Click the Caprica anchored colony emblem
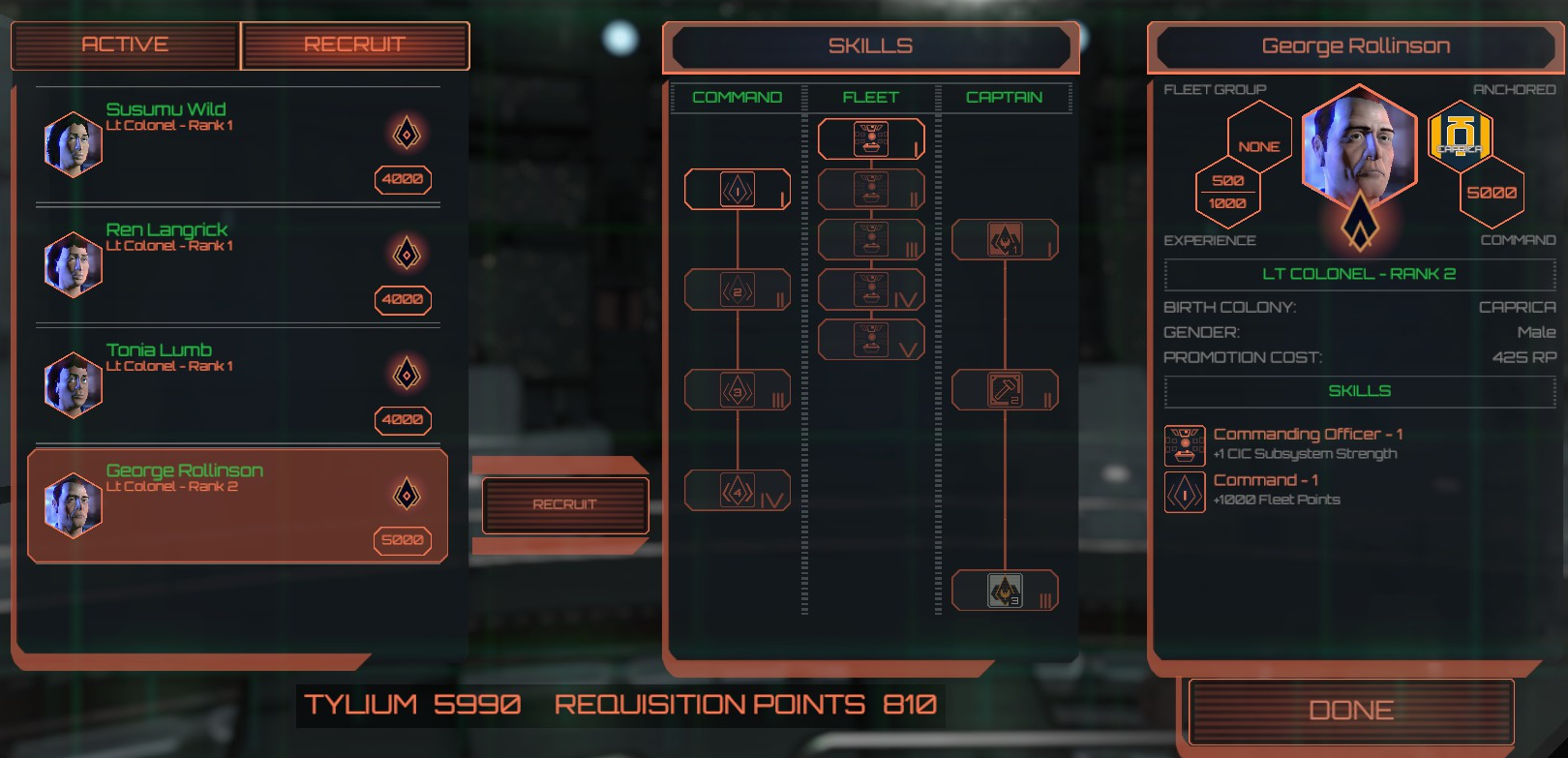This screenshot has width=1568, height=758. [1460, 137]
